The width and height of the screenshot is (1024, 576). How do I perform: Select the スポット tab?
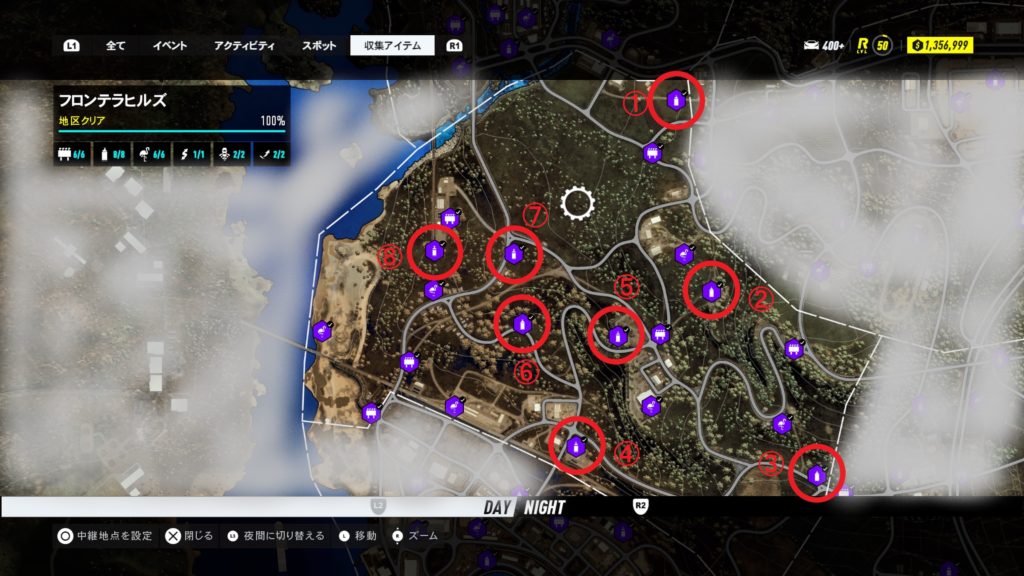pos(318,46)
